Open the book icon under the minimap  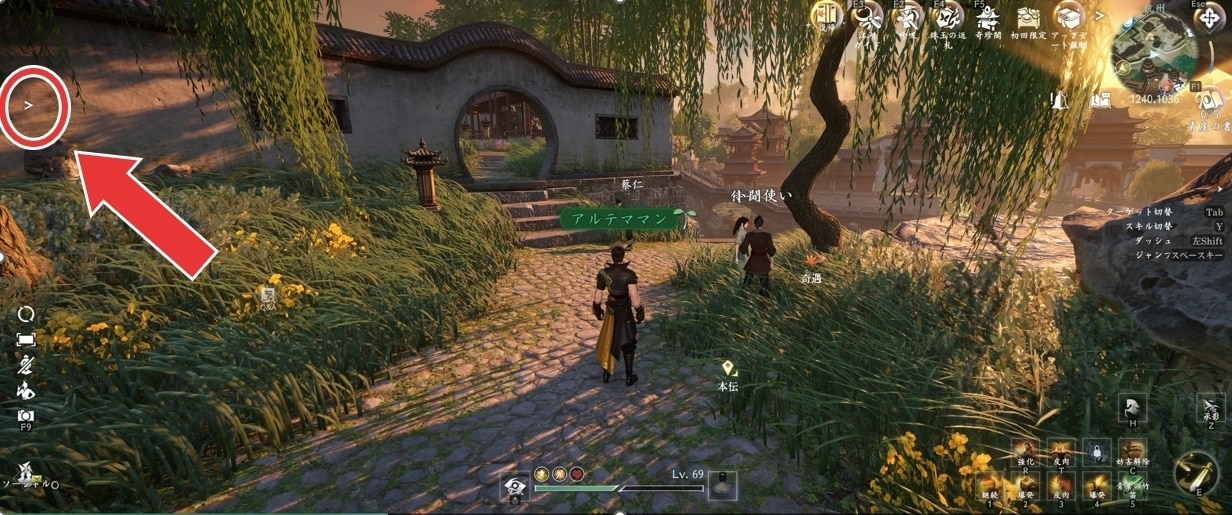point(1100,100)
